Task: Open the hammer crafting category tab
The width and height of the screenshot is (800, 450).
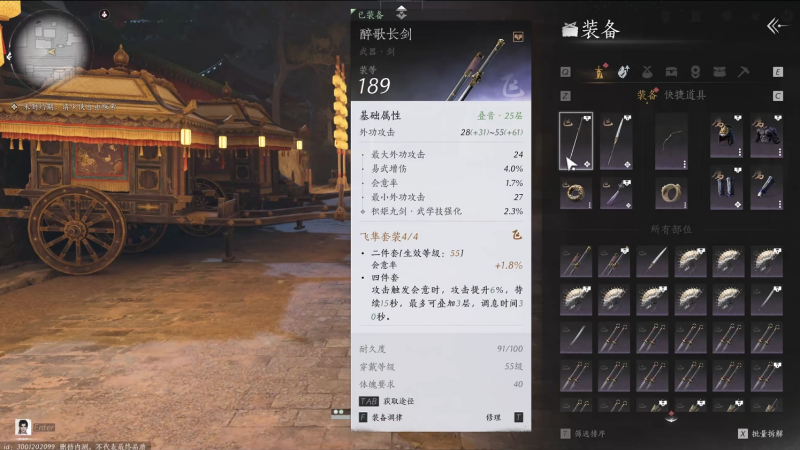Action: point(743,72)
